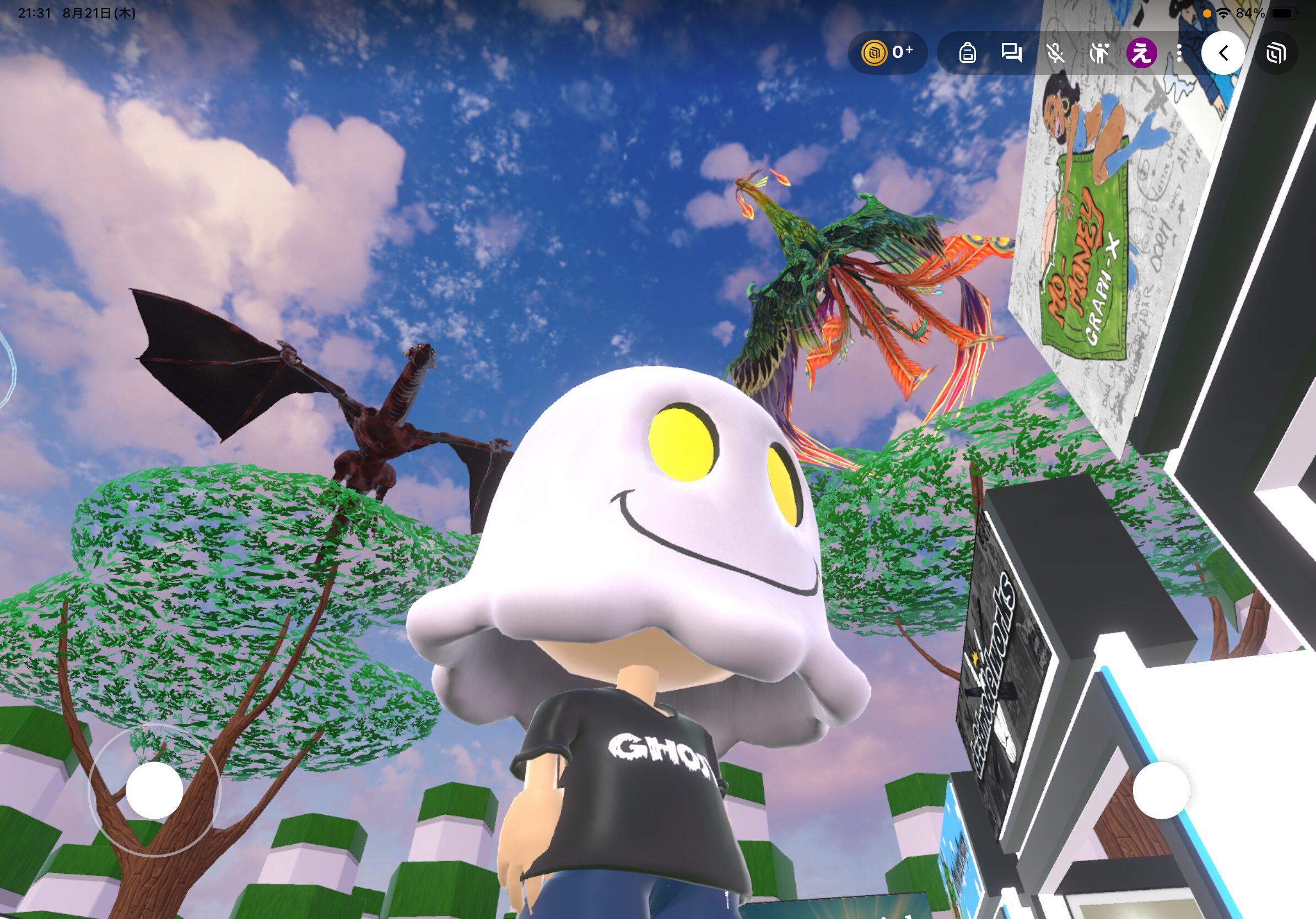Image resolution: width=1316 pixels, height=919 pixels.
Task: Open the main menu via the cube logo
Action: click(x=1276, y=53)
